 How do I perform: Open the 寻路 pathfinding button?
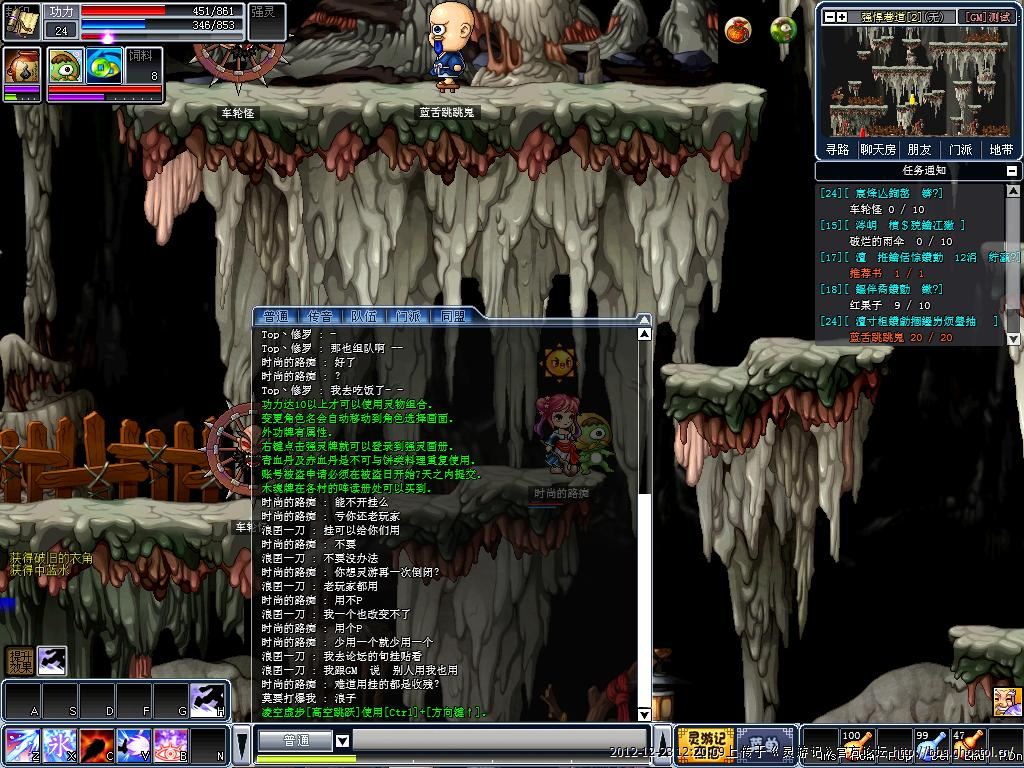pos(837,149)
